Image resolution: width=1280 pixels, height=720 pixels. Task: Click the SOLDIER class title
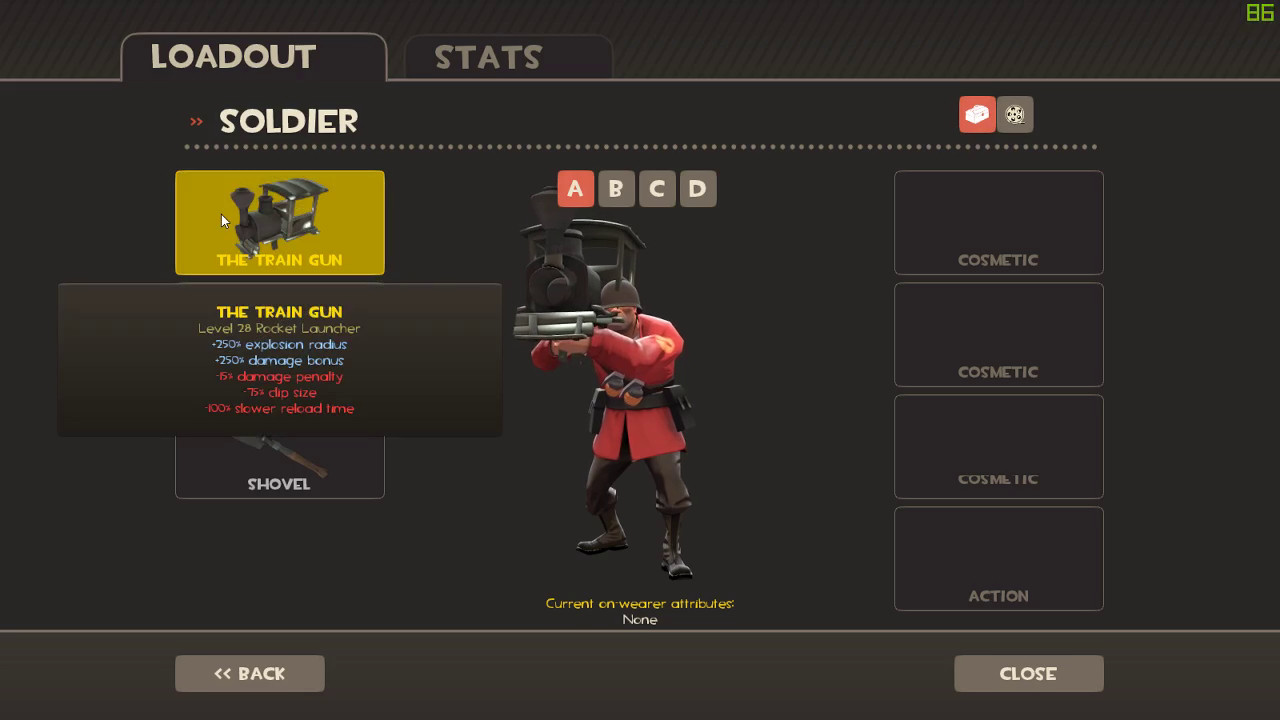pyautogui.click(x=288, y=121)
